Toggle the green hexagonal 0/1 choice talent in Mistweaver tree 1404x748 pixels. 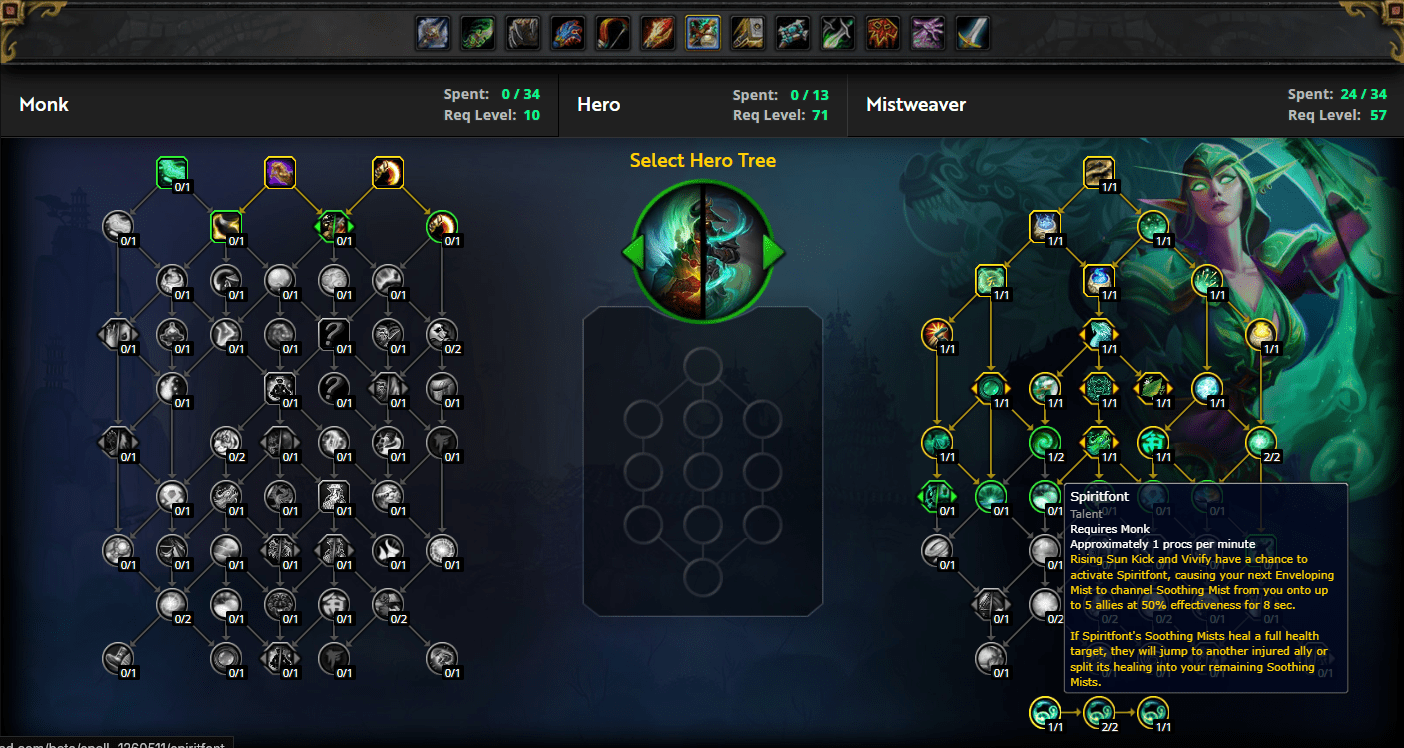pyautogui.click(x=937, y=496)
